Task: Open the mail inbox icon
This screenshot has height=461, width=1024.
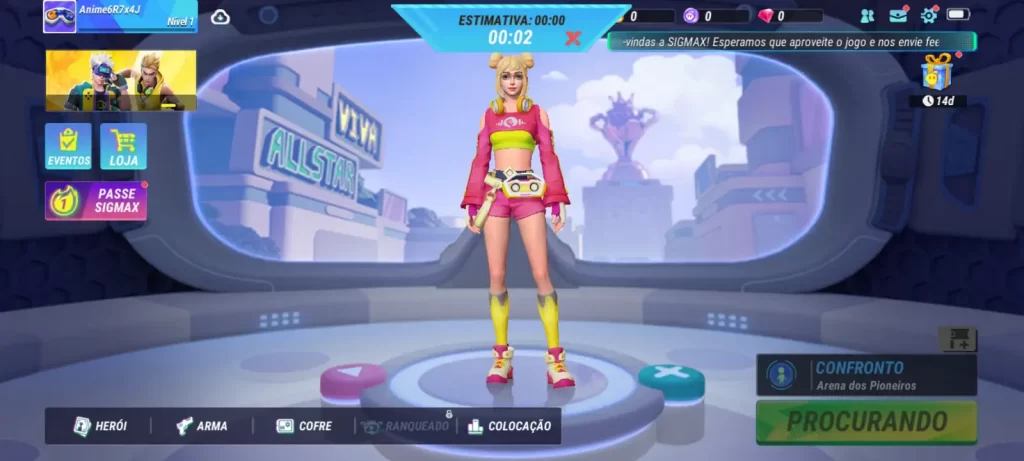Action: click(898, 15)
